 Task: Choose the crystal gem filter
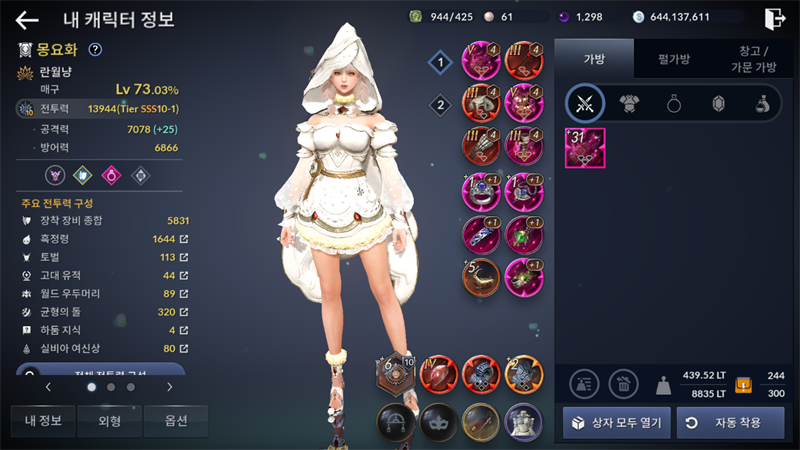point(718,103)
